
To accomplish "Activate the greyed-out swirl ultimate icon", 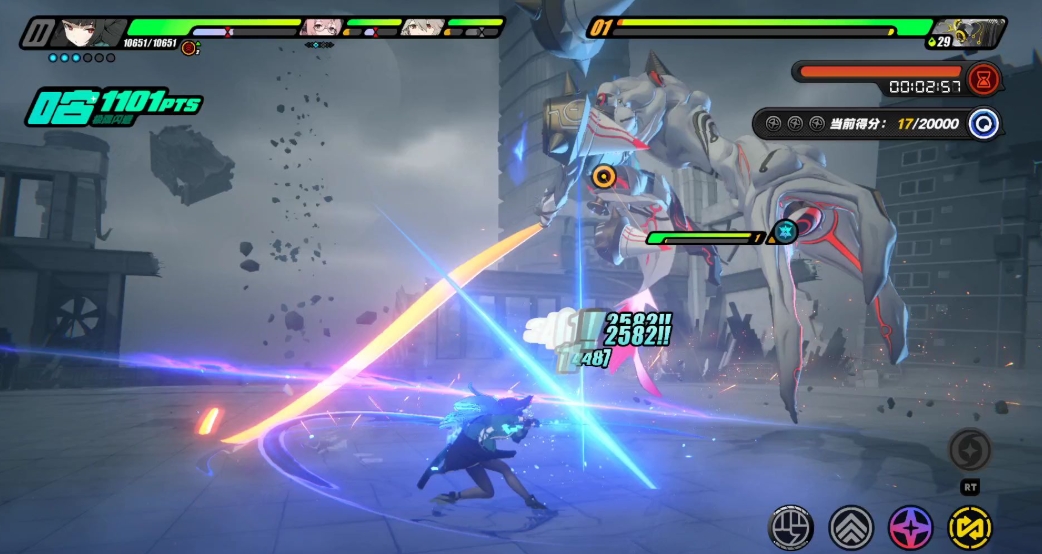I will (969, 450).
